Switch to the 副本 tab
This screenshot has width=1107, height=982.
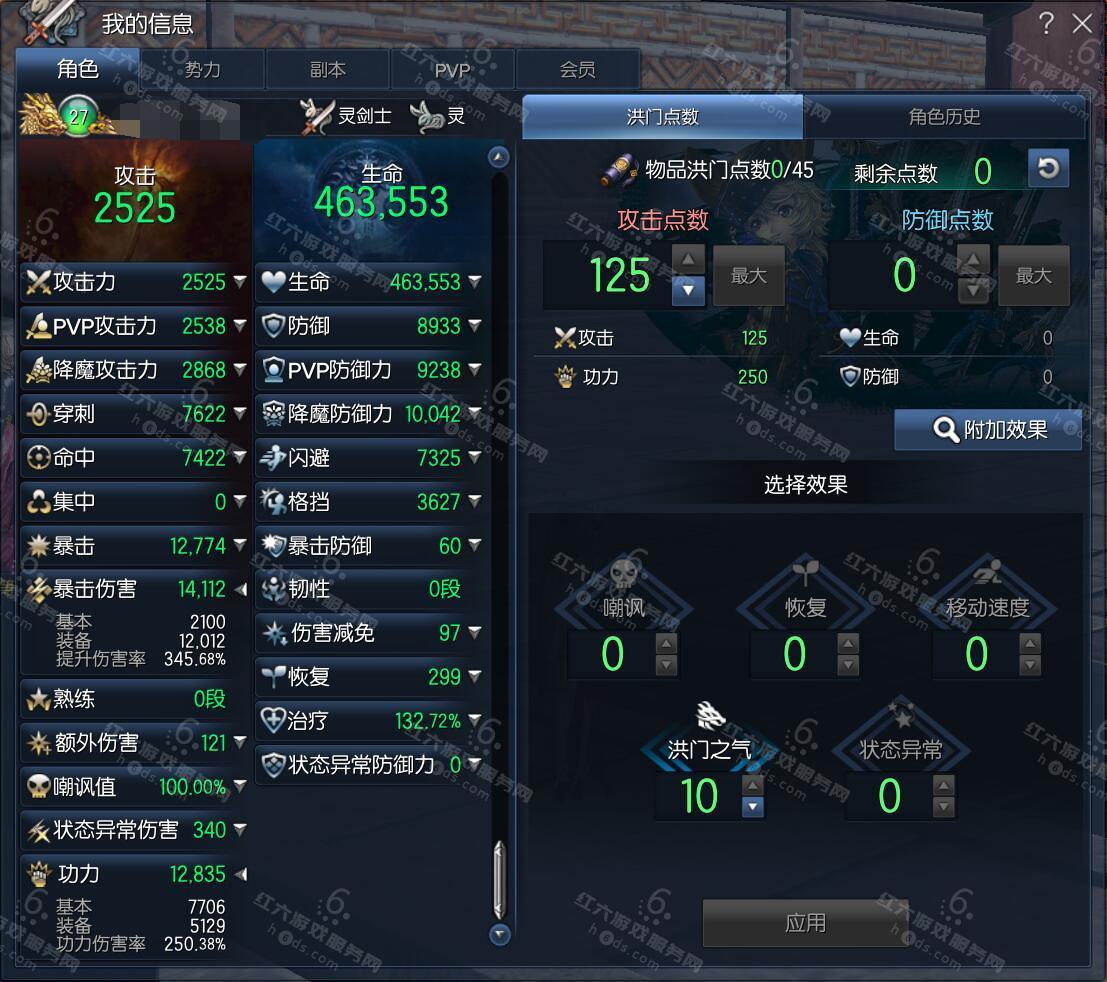tap(327, 70)
